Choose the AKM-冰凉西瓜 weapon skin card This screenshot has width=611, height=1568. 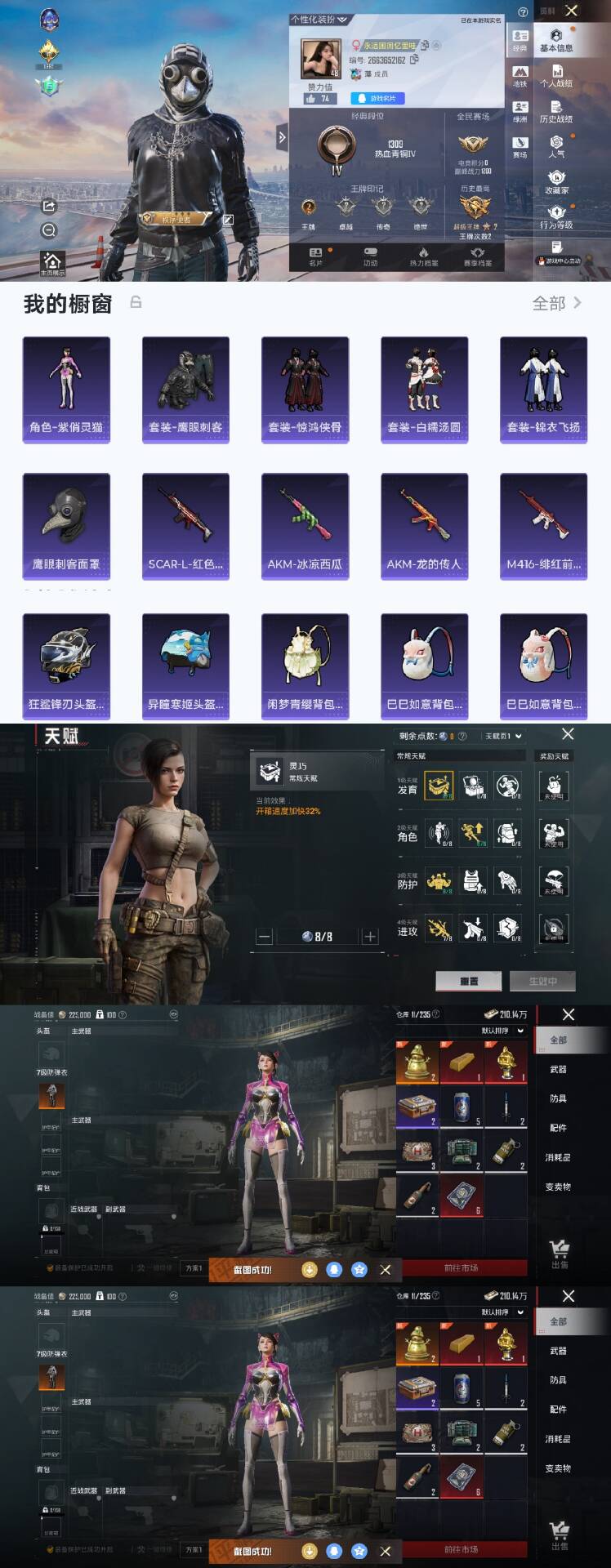[x=305, y=527]
